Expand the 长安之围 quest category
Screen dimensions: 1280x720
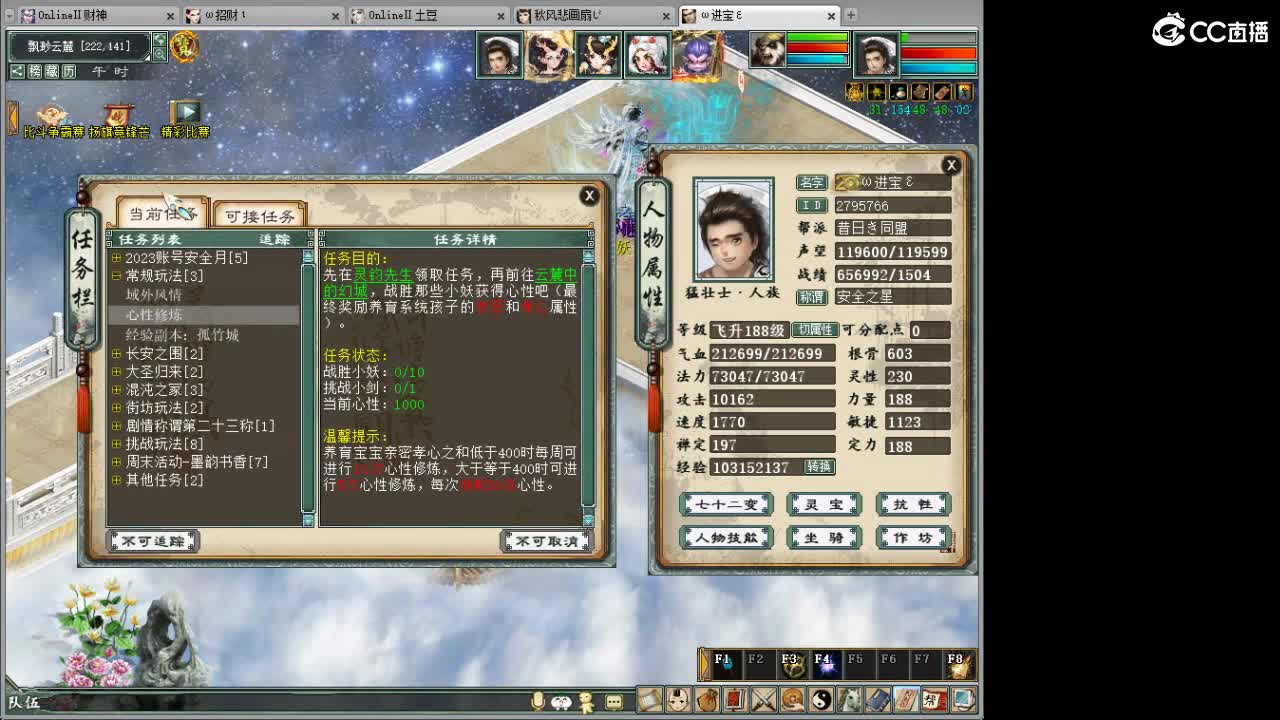point(117,354)
